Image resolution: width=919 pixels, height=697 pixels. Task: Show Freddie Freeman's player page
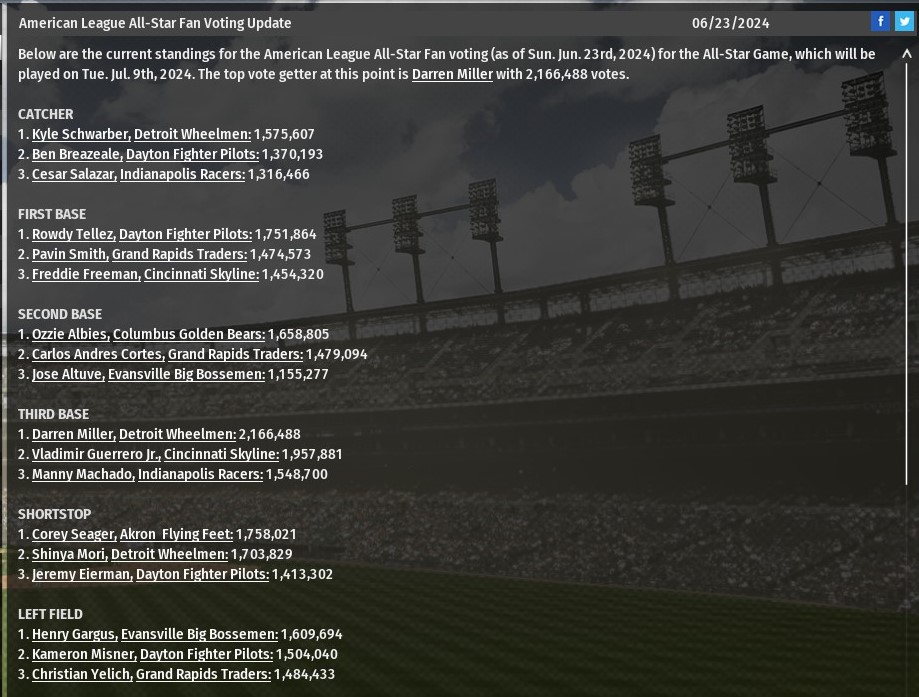[x=85, y=274]
